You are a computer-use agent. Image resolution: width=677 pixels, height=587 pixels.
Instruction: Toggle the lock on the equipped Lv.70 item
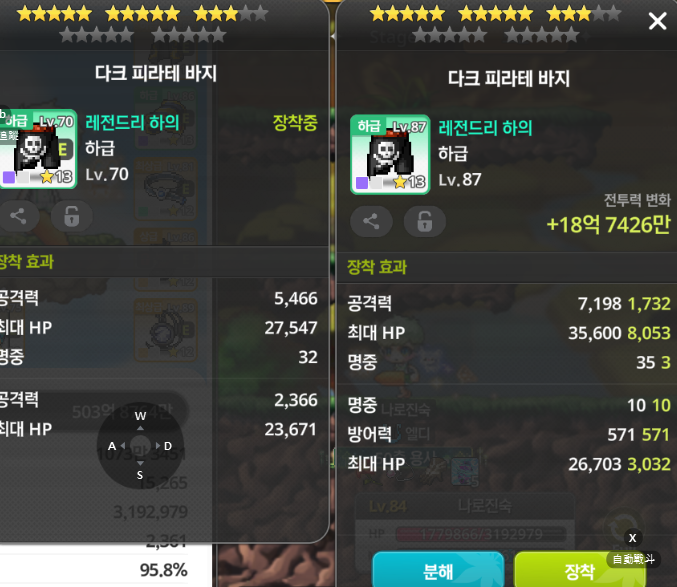coord(71,215)
